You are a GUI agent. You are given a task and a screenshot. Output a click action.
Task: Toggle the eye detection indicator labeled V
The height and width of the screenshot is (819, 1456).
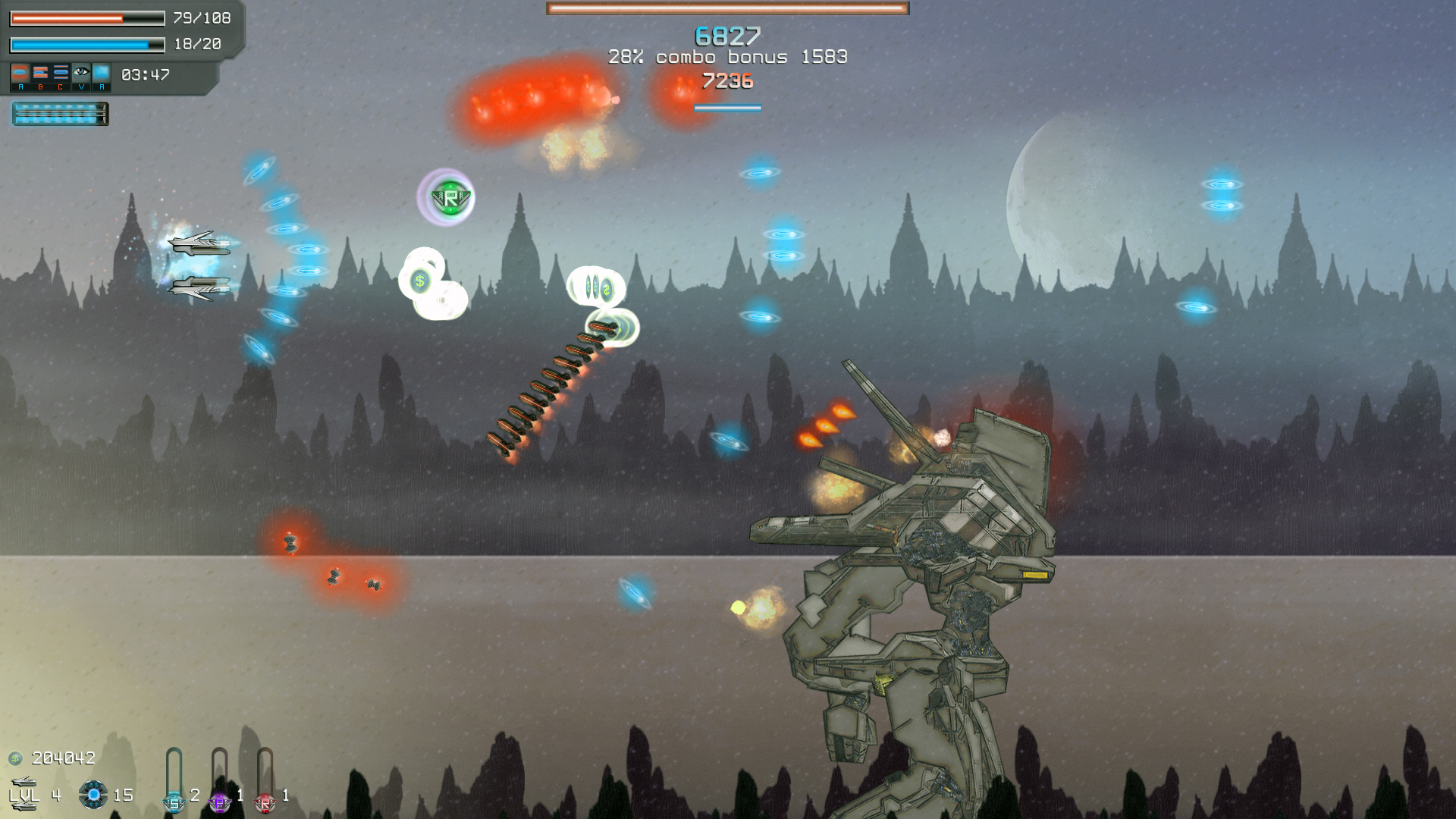(81, 71)
